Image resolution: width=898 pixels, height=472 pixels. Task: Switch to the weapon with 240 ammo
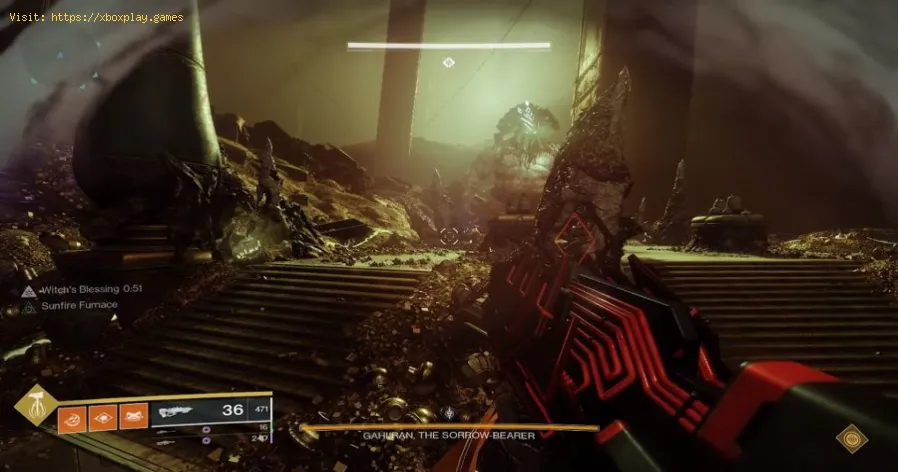point(215,437)
